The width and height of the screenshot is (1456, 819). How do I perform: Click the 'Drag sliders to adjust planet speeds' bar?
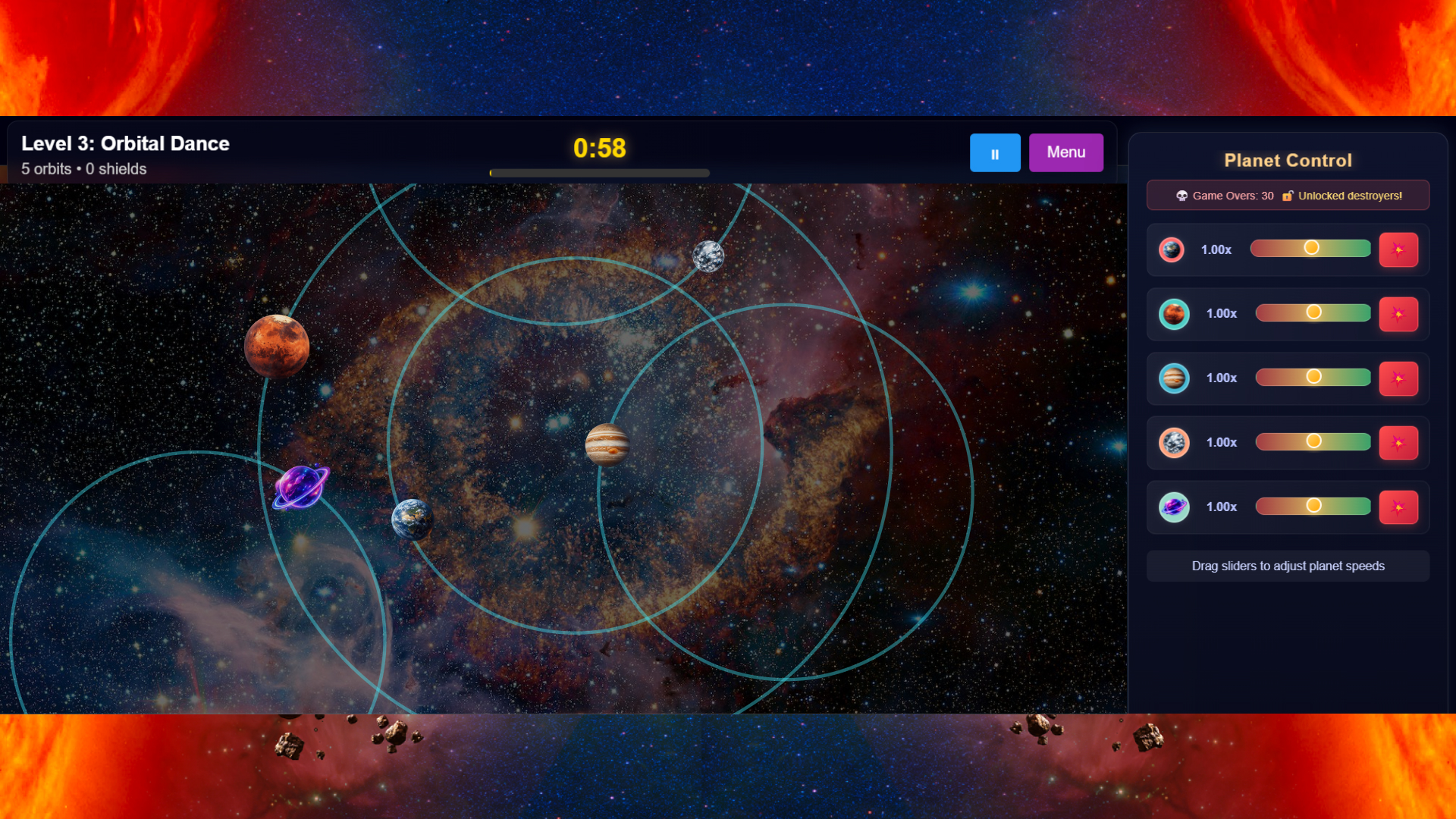pyautogui.click(x=1288, y=566)
